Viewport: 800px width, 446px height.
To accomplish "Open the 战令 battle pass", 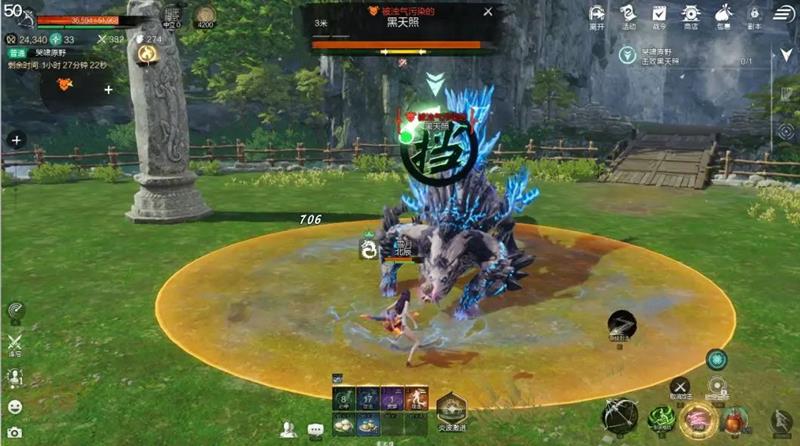I will point(660,15).
